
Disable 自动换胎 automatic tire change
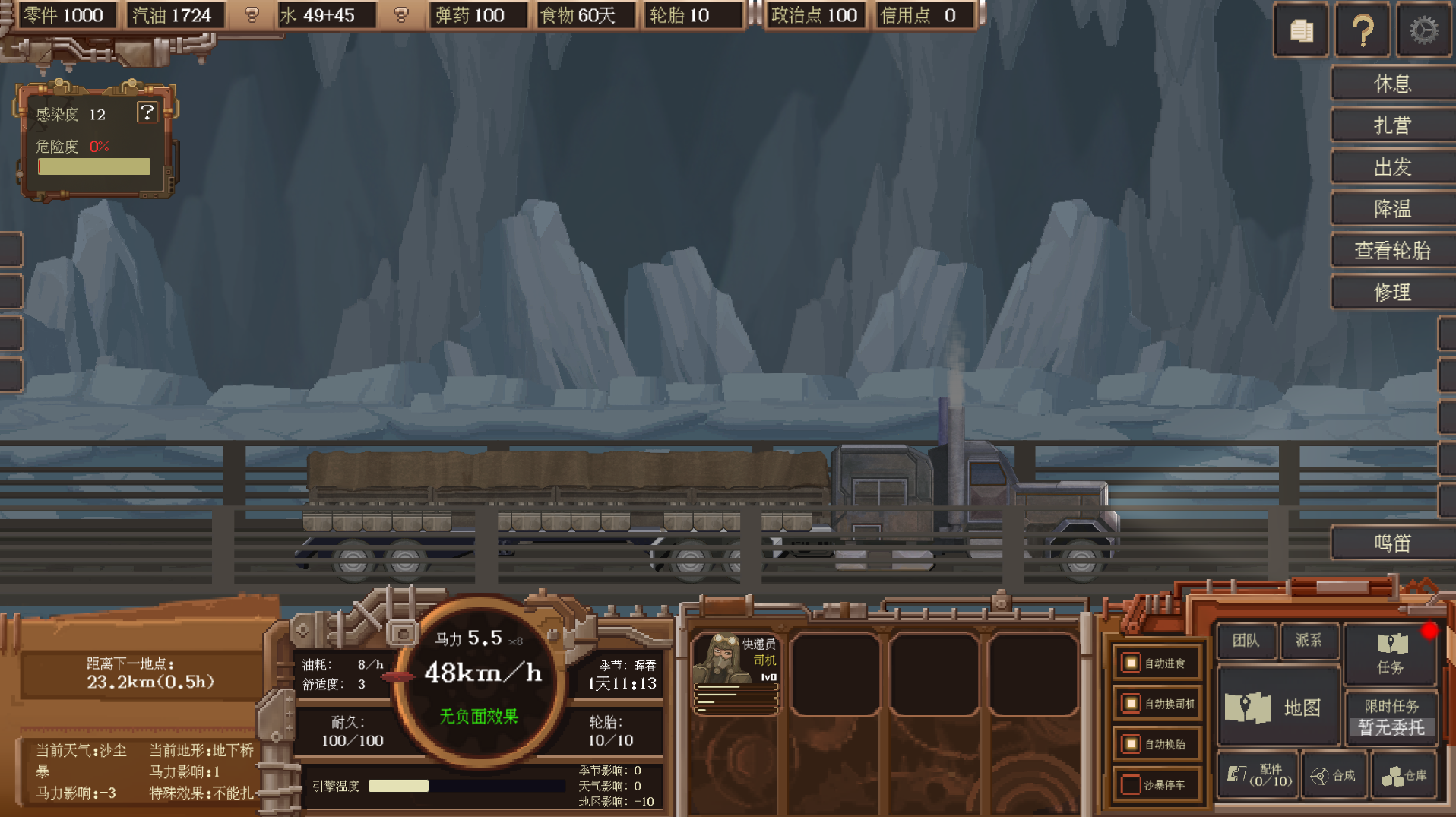1130,744
